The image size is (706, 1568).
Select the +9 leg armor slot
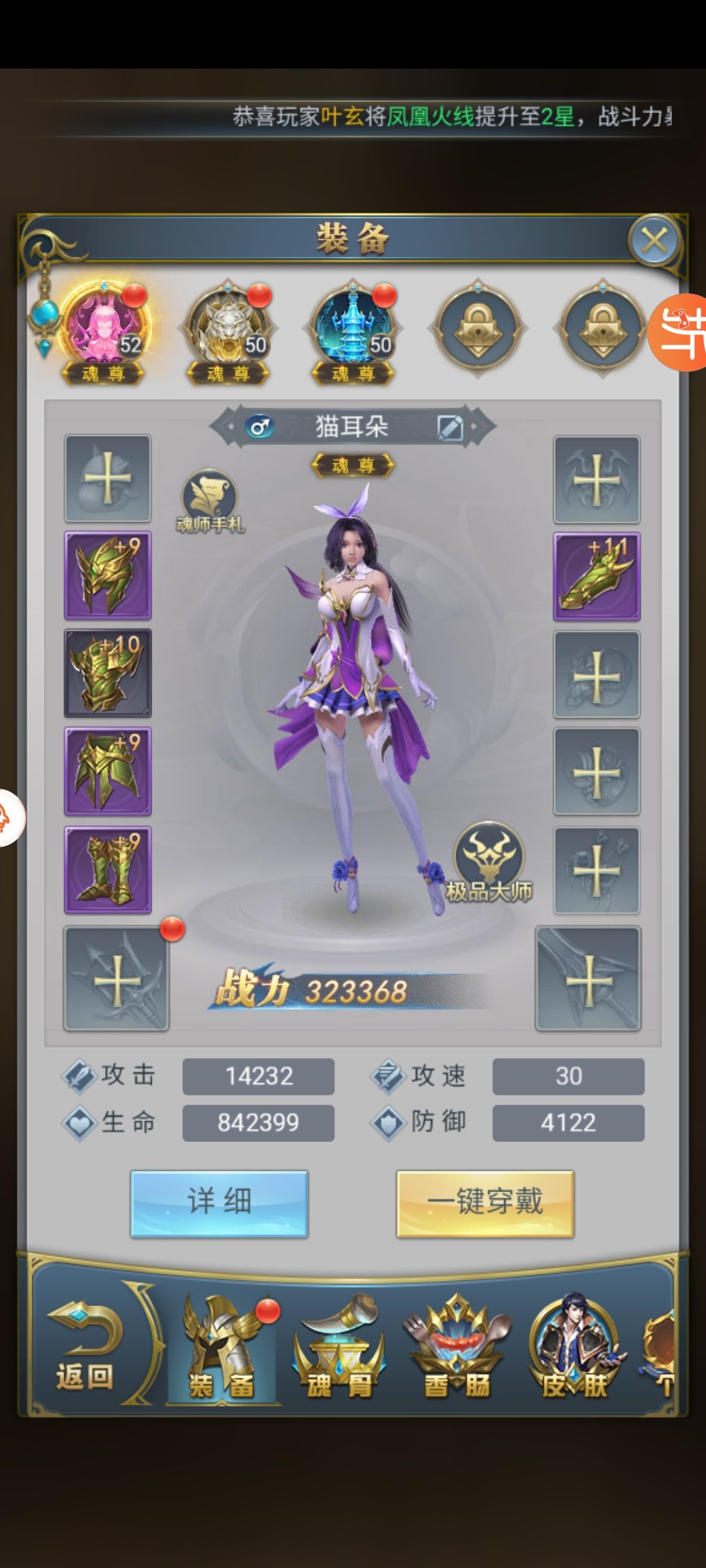(x=108, y=771)
